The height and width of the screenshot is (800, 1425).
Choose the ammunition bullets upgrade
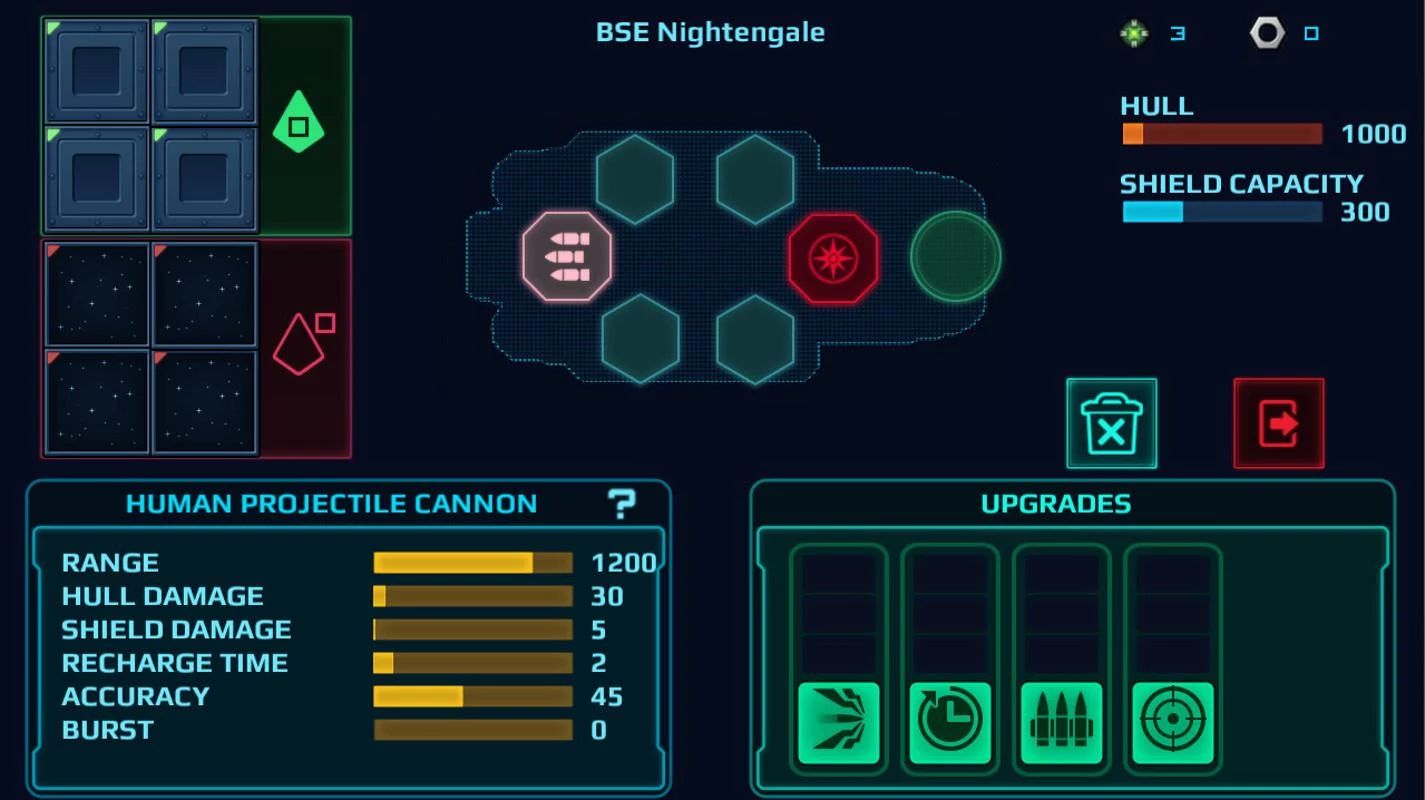pyautogui.click(x=1060, y=722)
